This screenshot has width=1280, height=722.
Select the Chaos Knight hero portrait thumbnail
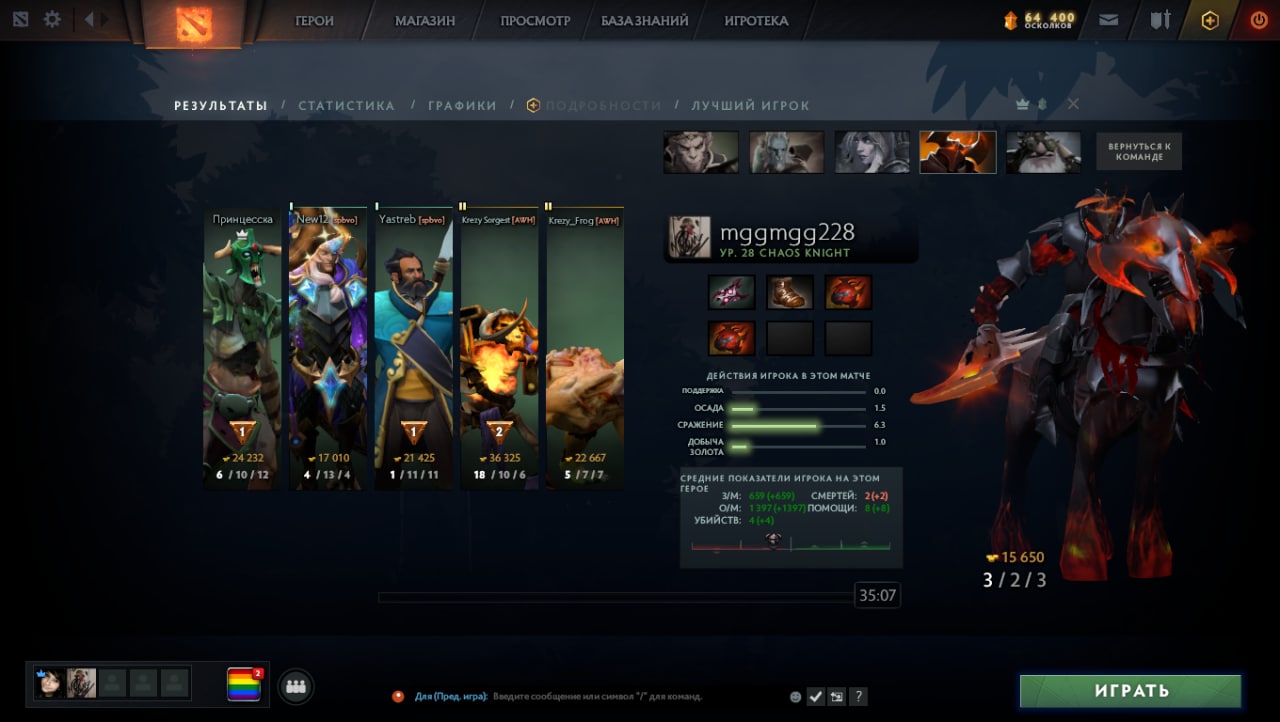pyautogui.click(x=957, y=152)
